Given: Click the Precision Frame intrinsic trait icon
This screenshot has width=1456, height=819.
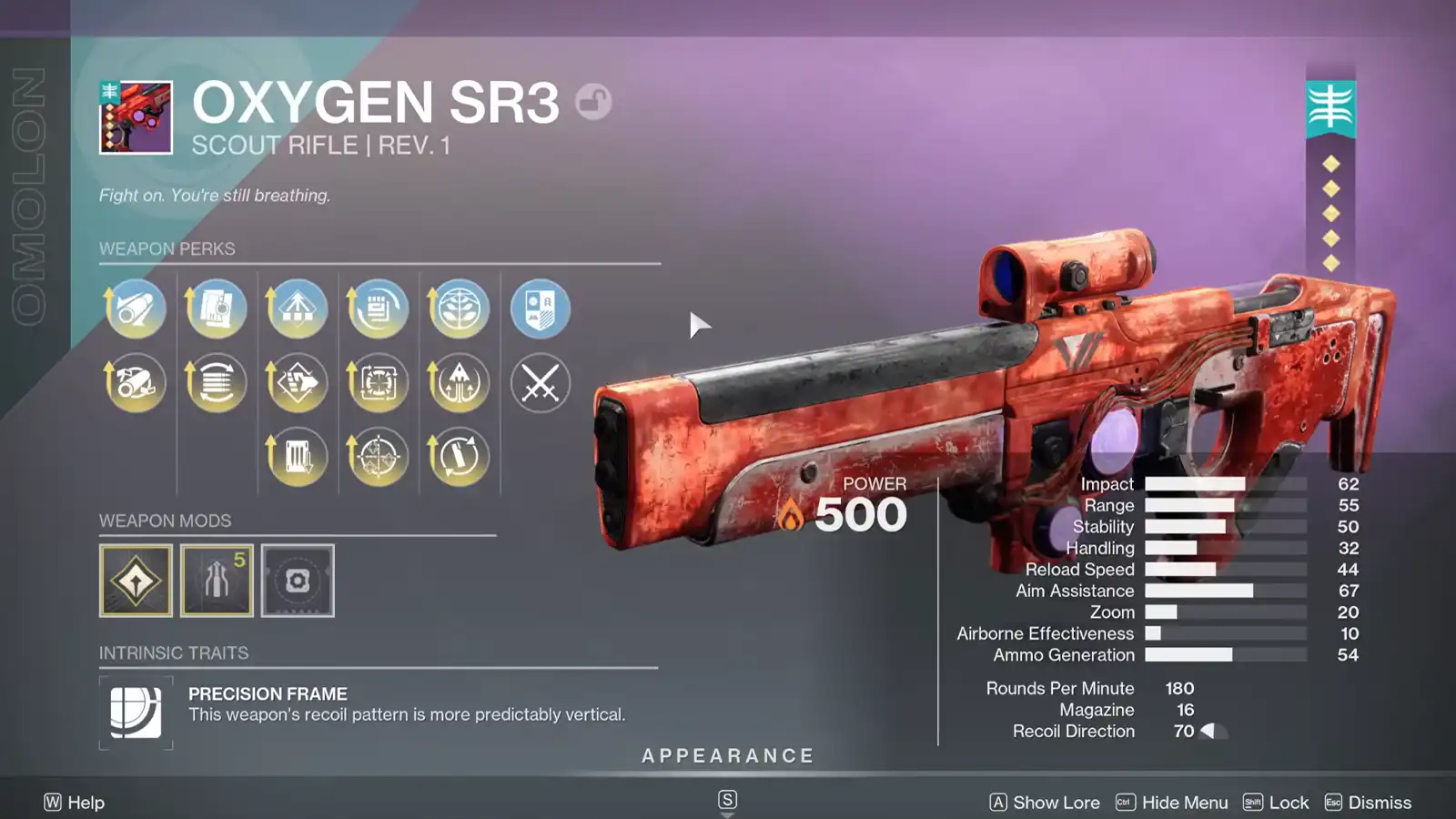Looking at the screenshot, I should [x=136, y=713].
